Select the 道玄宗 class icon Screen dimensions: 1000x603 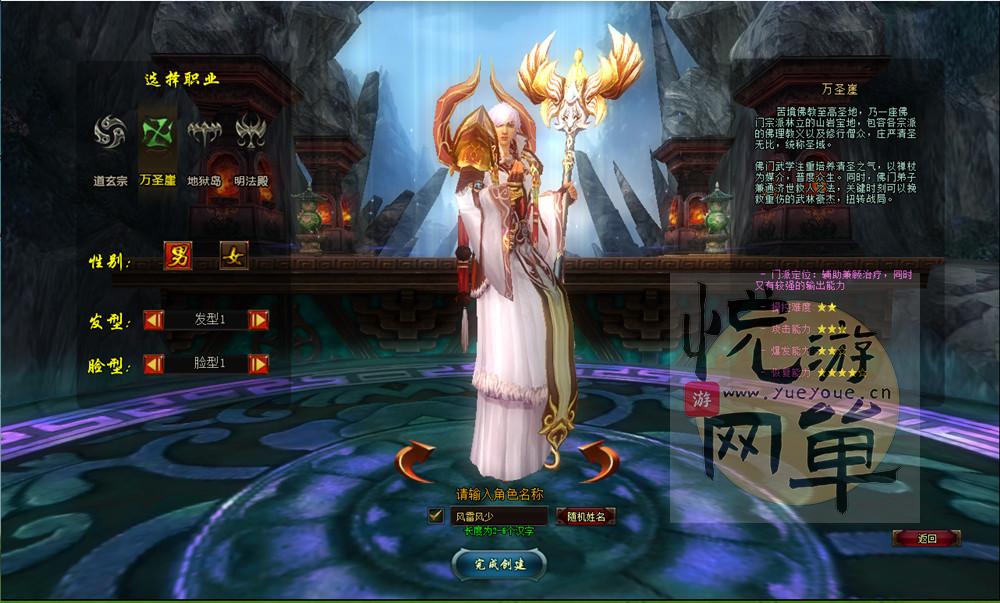coord(110,133)
